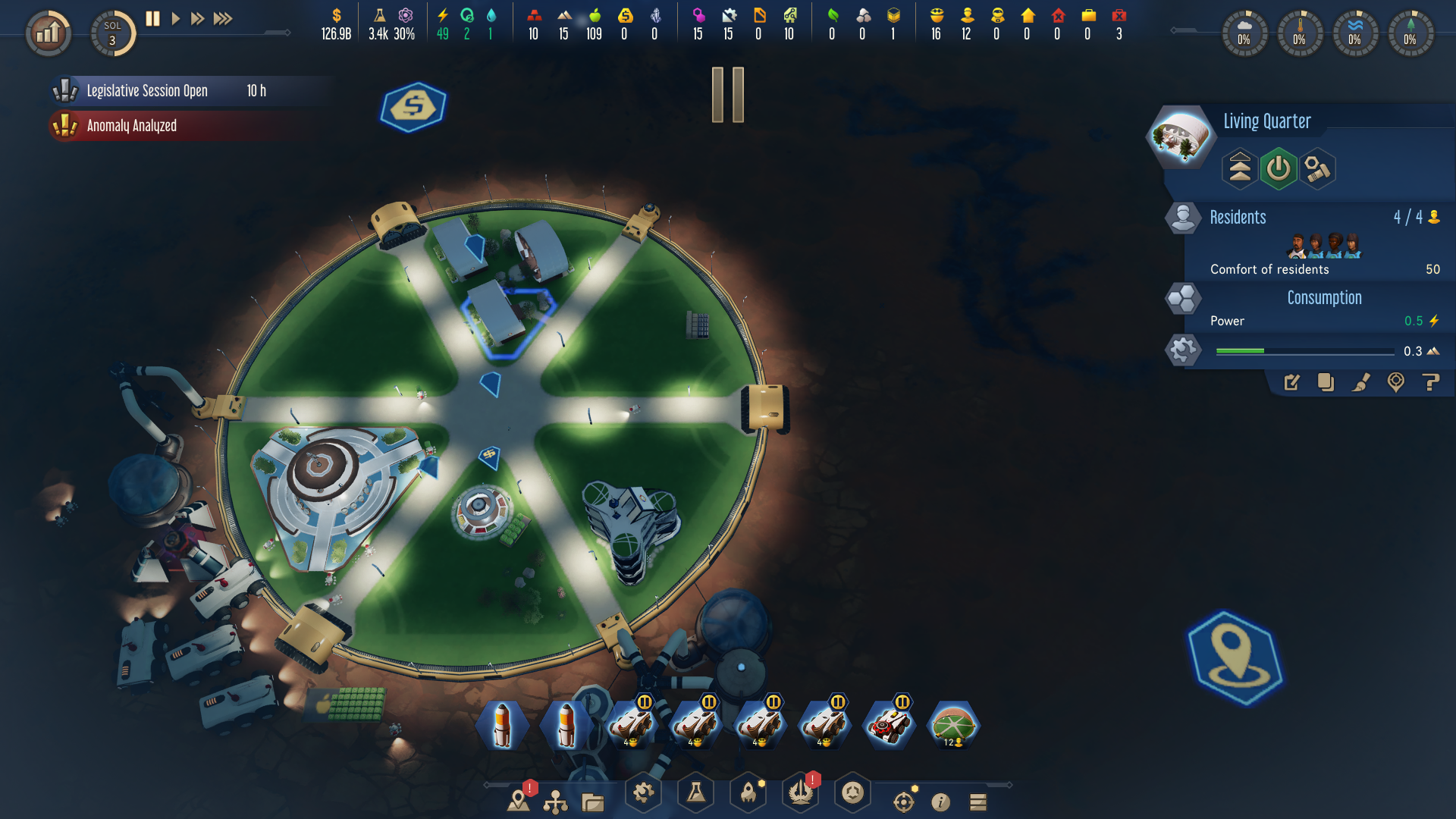Toggle salvage mode for the Living Quarter
This screenshot has height=819, width=1456.
1317,168
